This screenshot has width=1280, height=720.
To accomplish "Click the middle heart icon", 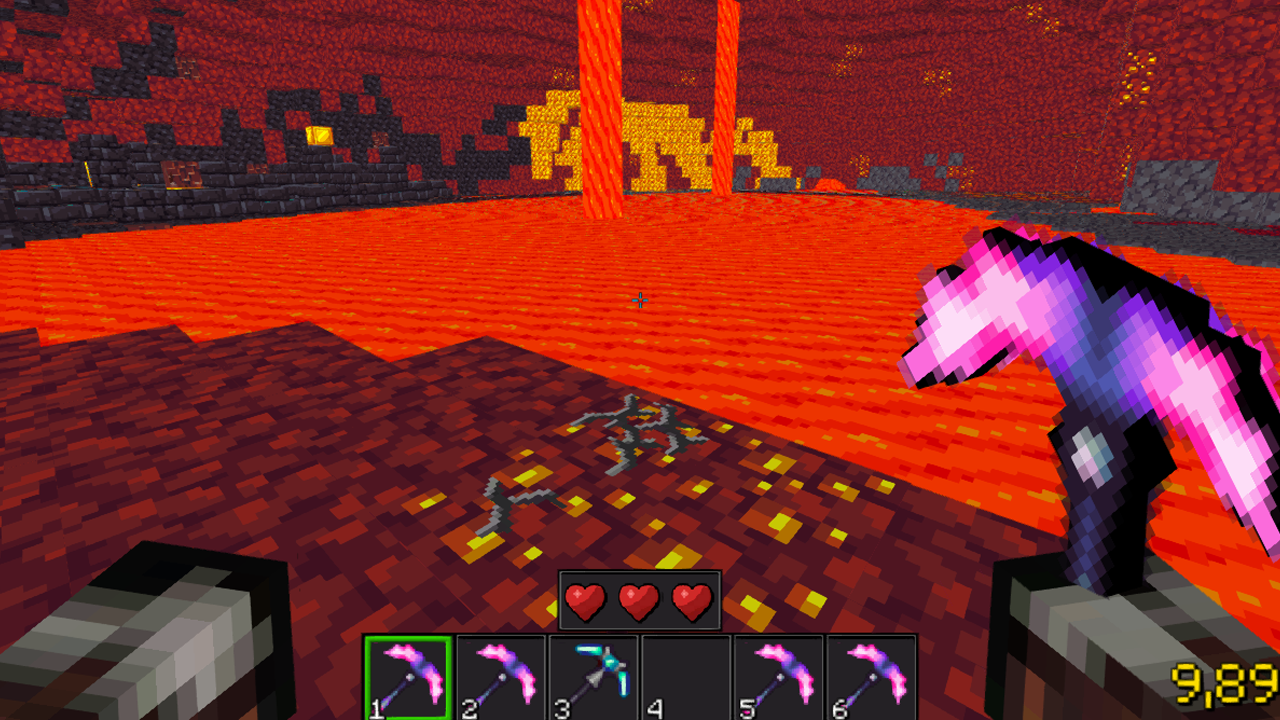I will point(637,600).
